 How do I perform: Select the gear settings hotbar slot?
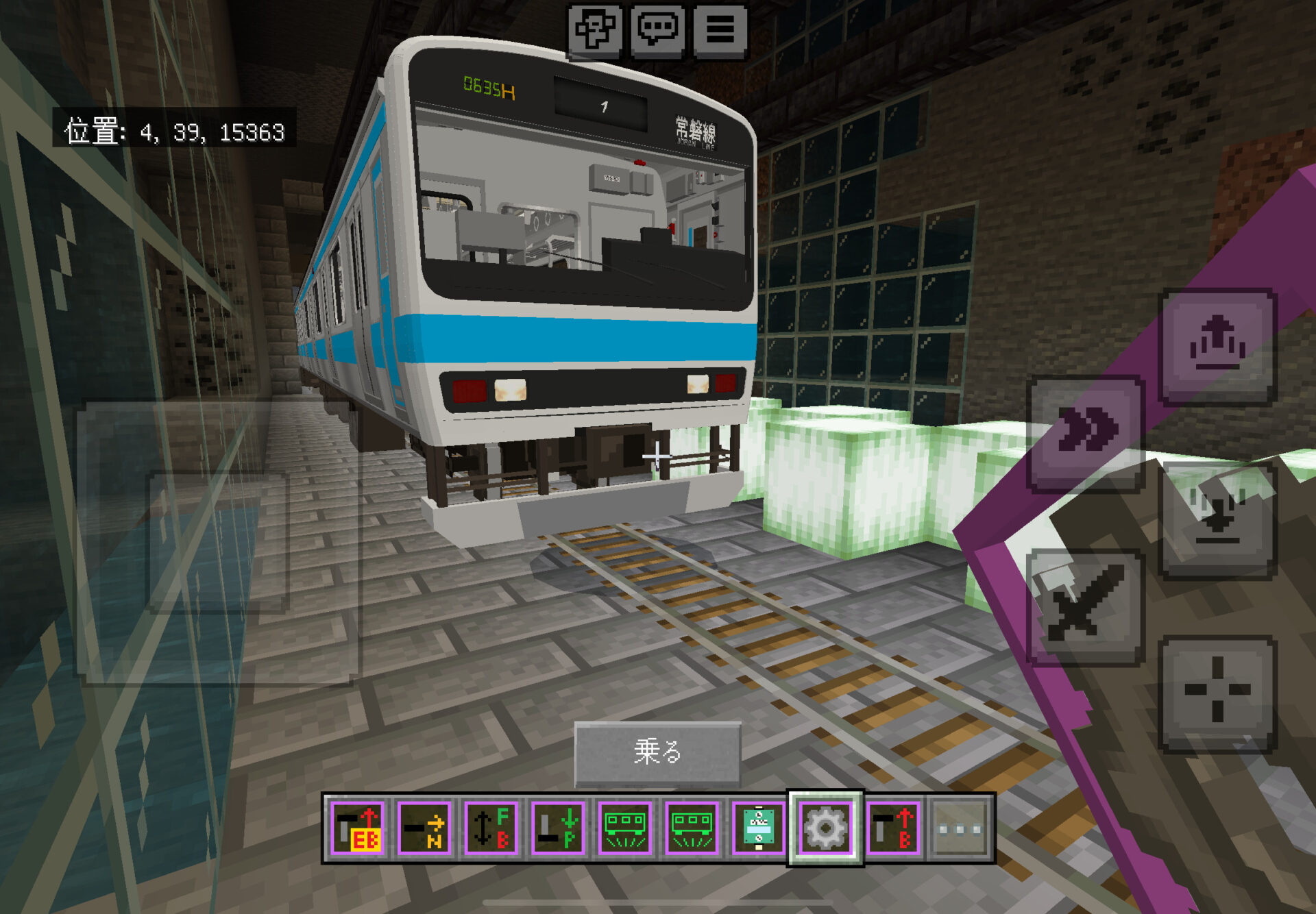pos(825,828)
